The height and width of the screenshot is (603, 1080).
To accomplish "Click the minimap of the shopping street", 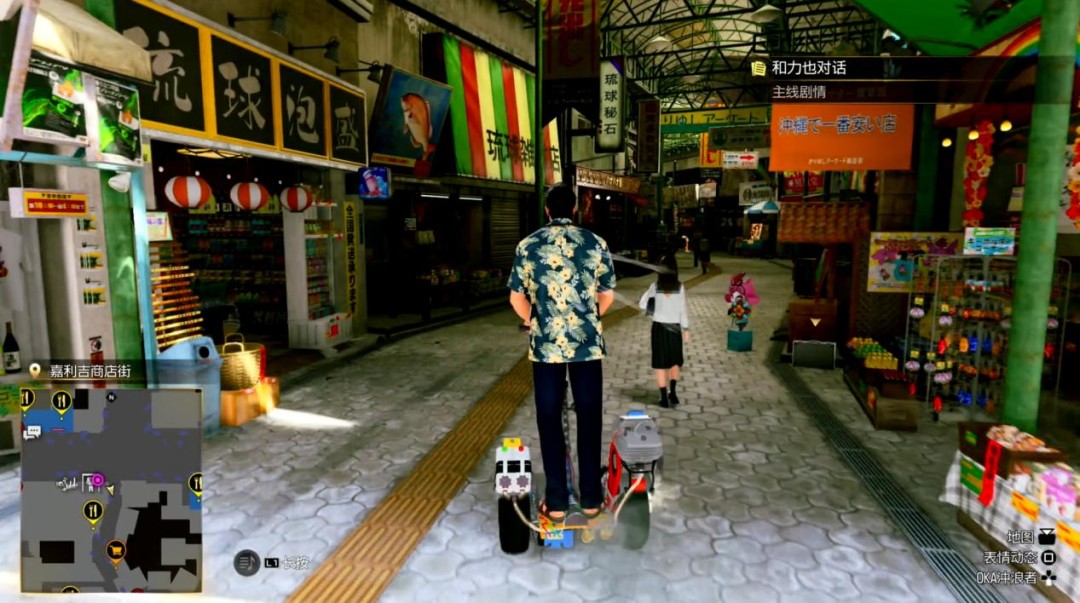I will coord(111,488).
